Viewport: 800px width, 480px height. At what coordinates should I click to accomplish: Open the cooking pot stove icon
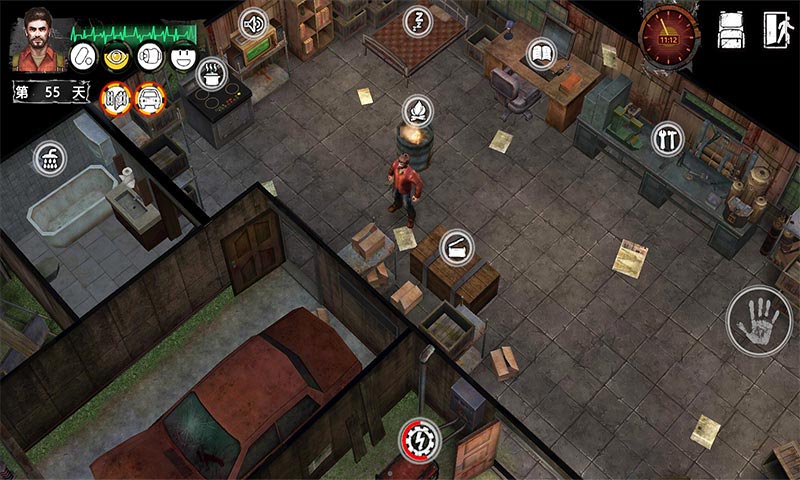tap(212, 72)
